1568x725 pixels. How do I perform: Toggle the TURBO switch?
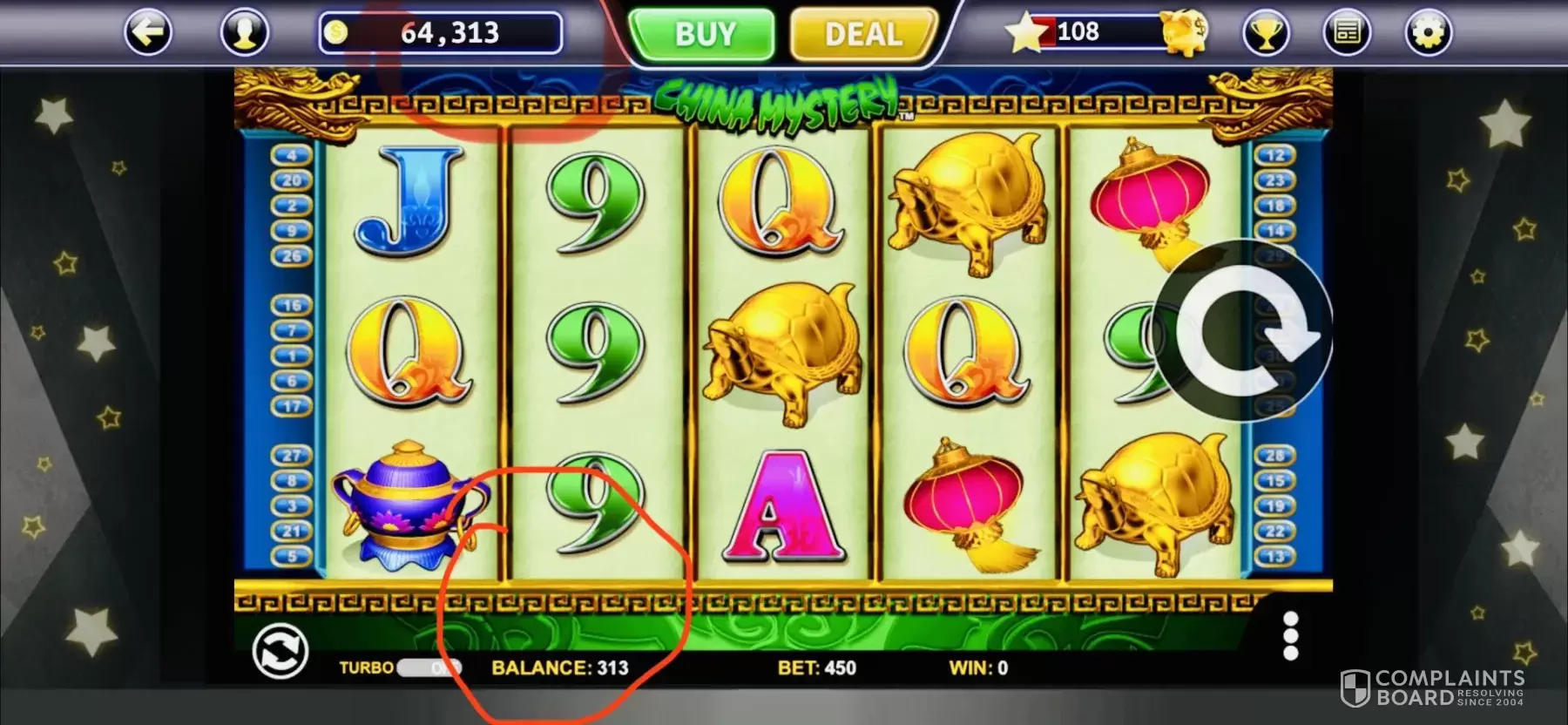coord(429,668)
